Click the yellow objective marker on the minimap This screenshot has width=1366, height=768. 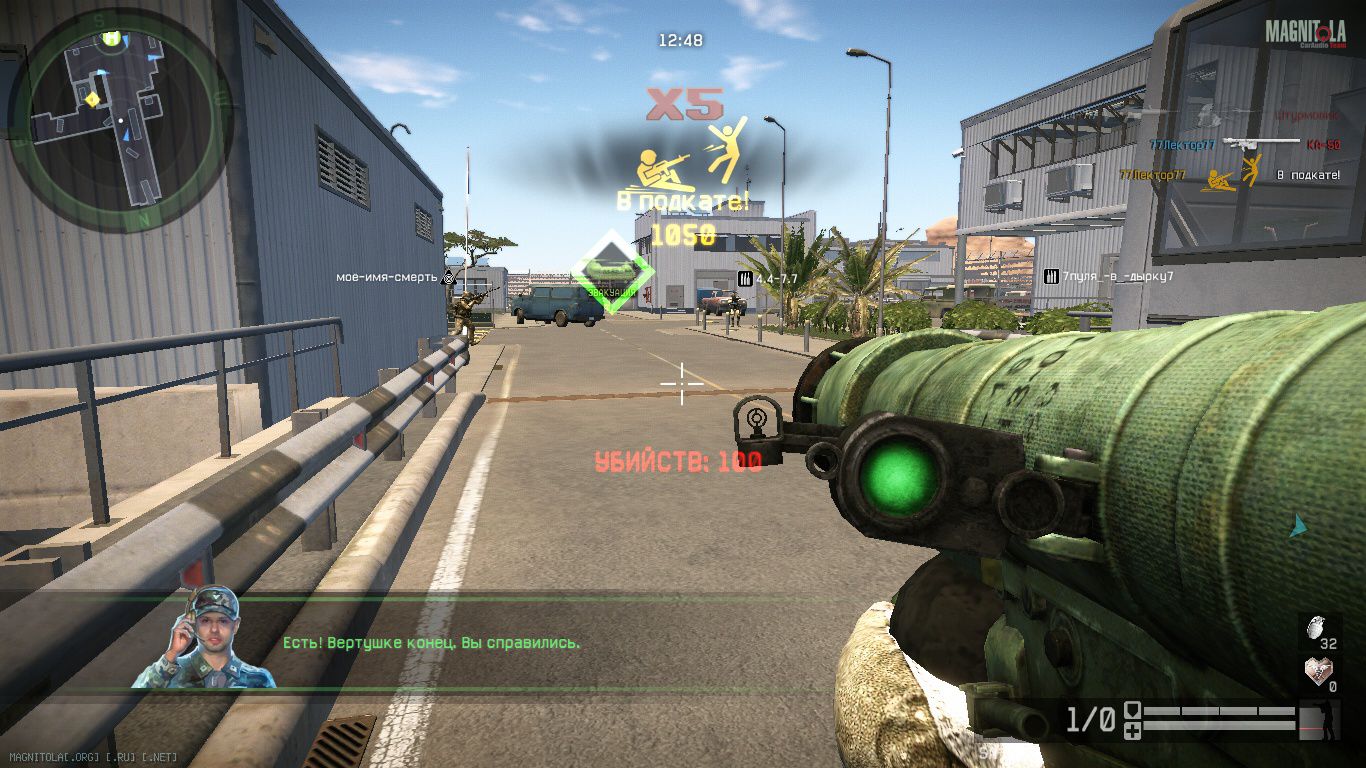coord(92,98)
